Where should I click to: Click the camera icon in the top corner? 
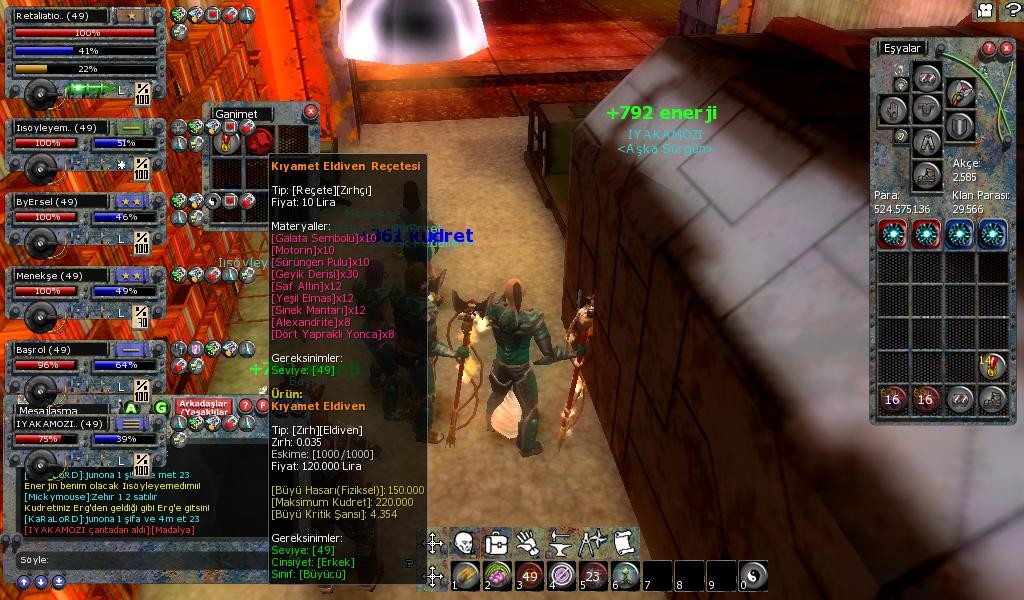985,10
